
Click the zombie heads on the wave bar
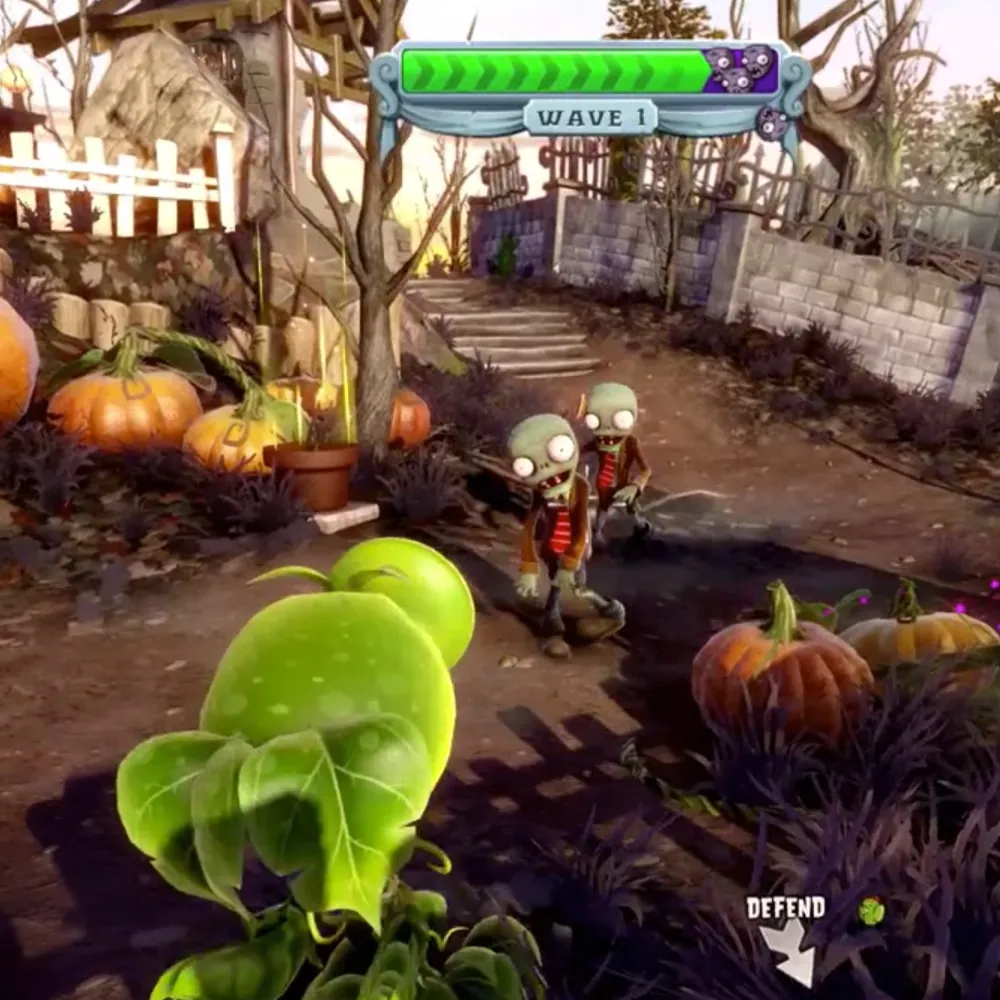[740, 69]
